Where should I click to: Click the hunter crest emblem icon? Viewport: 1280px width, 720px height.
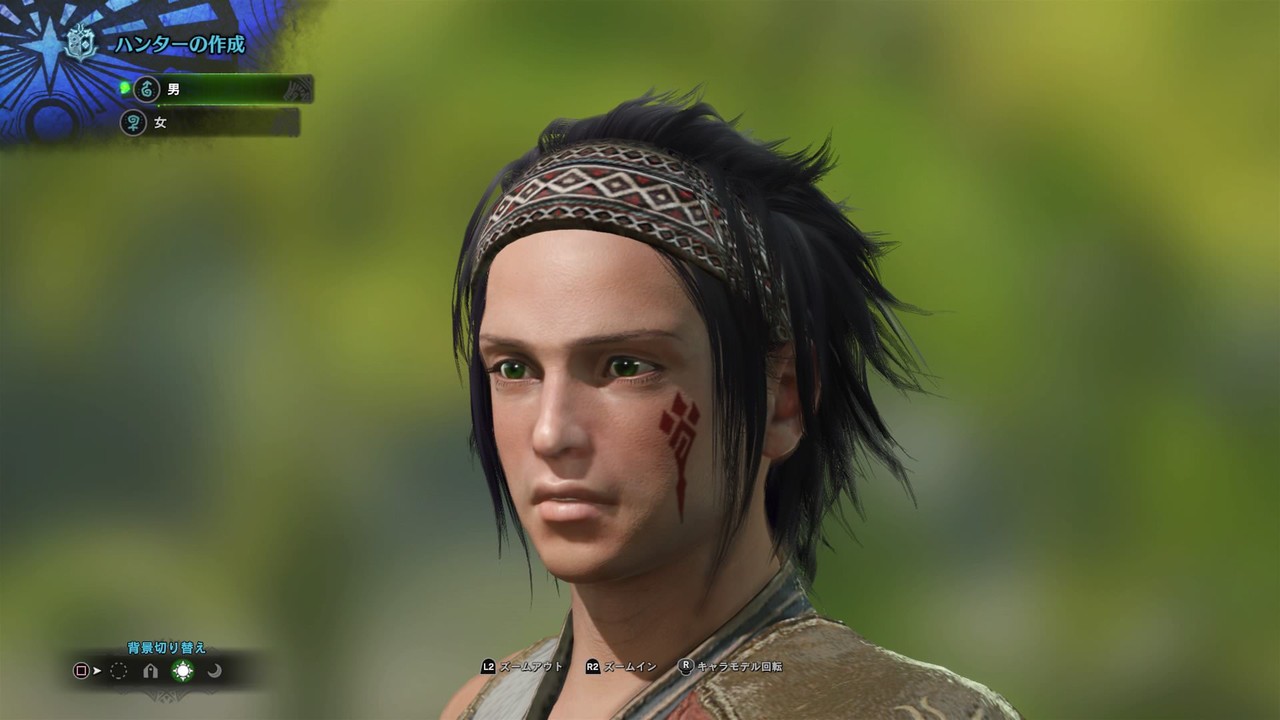[80, 43]
